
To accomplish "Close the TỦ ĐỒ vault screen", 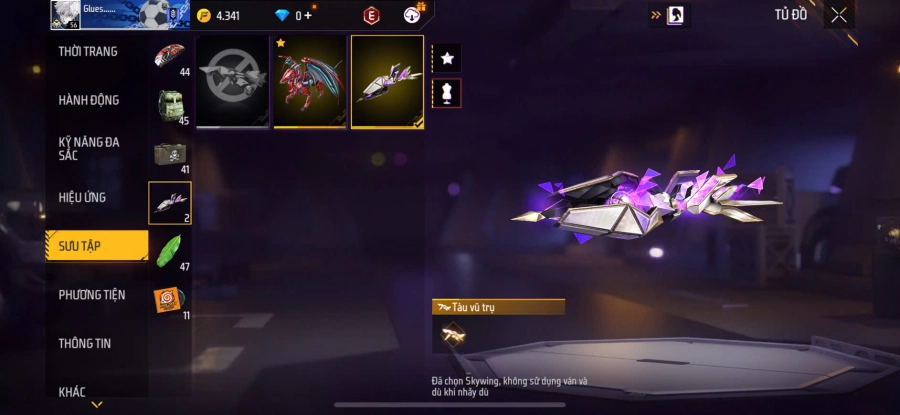I will pos(839,15).
